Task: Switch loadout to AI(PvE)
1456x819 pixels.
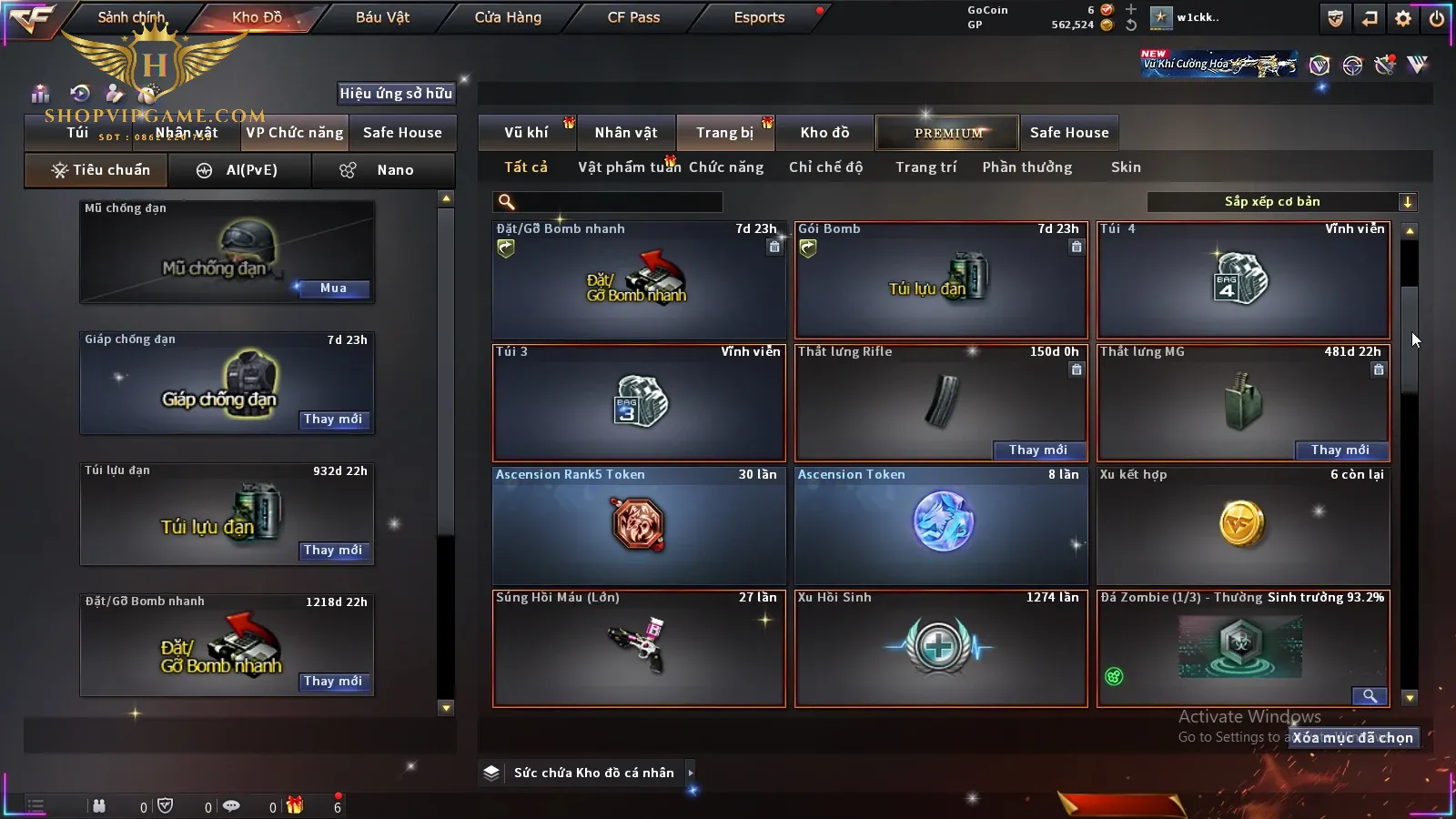Action: click(240, 170)
